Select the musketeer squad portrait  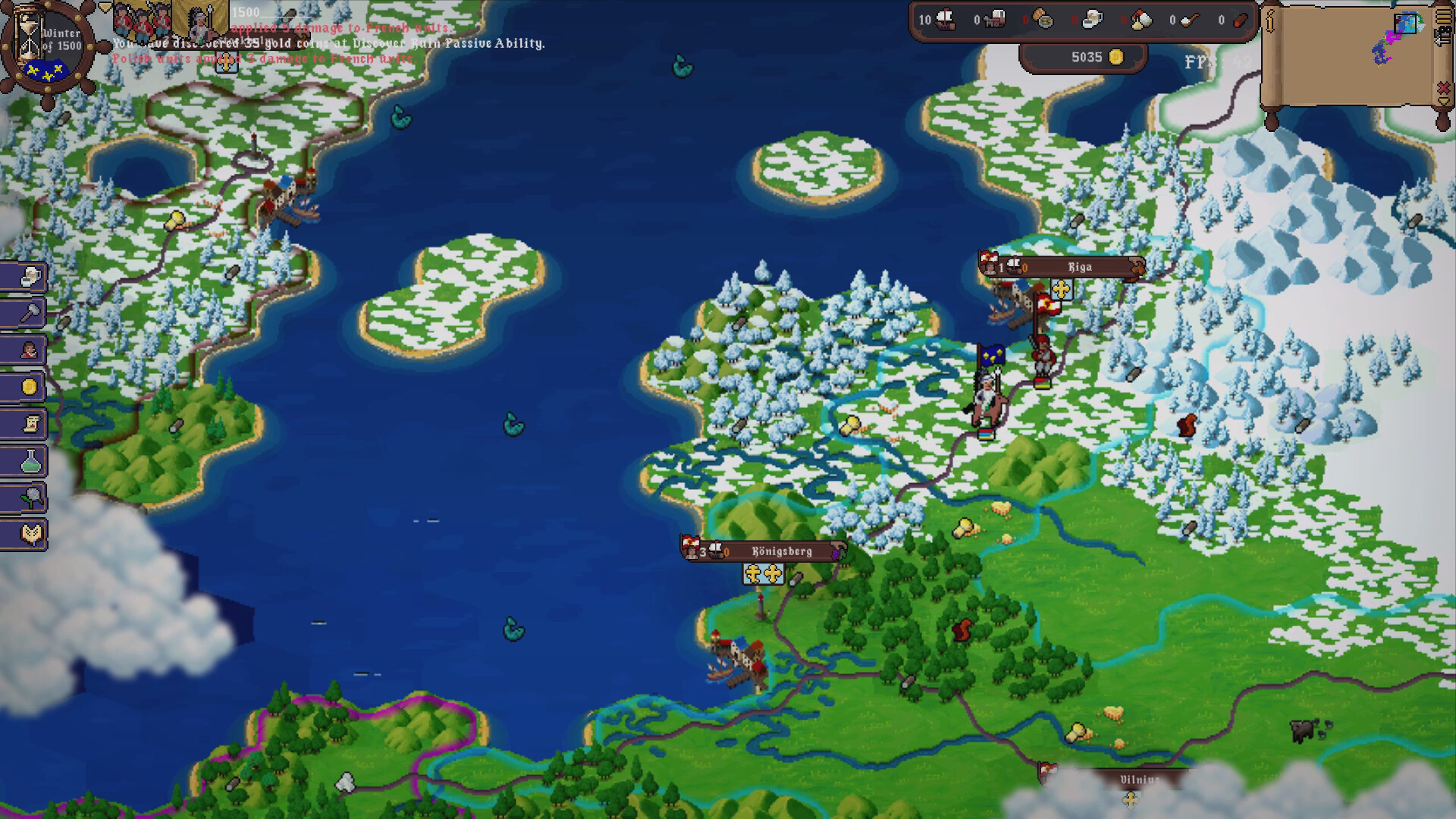(144, 18)
